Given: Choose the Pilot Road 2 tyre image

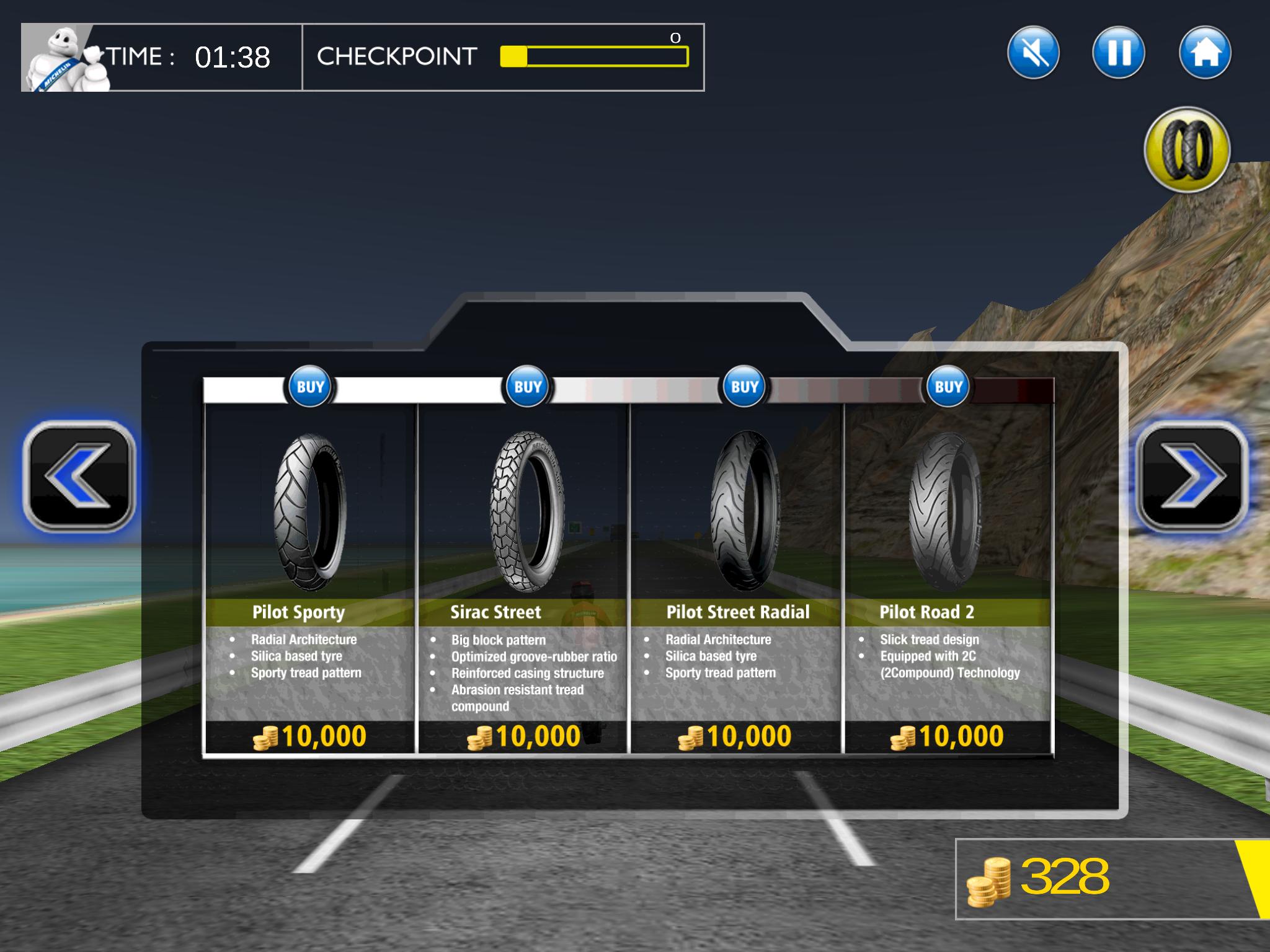Looking at the screenshot, I should pos(945,512).
